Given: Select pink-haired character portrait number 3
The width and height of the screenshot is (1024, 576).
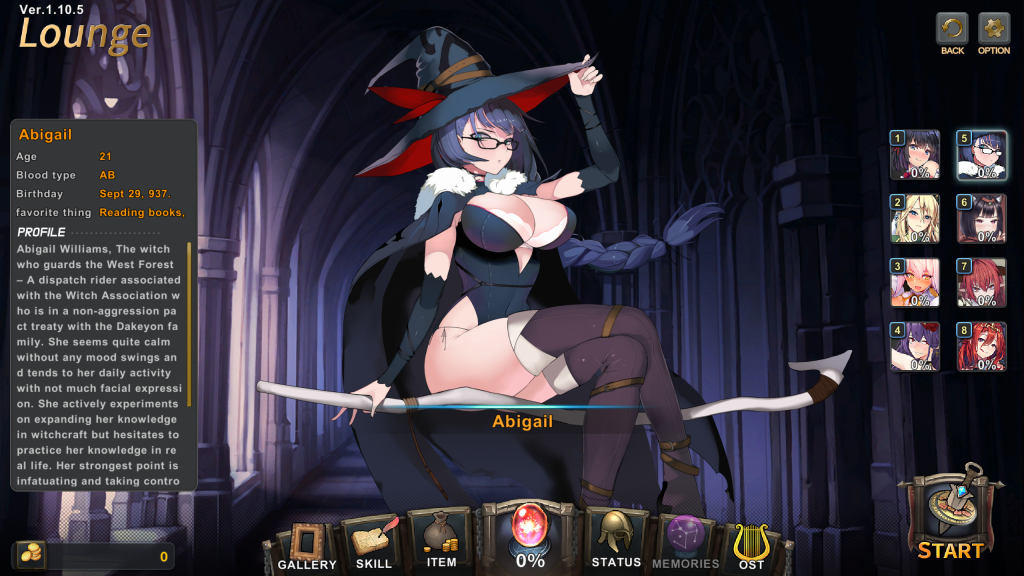Looking at the screenshot, I should point(915,283).
